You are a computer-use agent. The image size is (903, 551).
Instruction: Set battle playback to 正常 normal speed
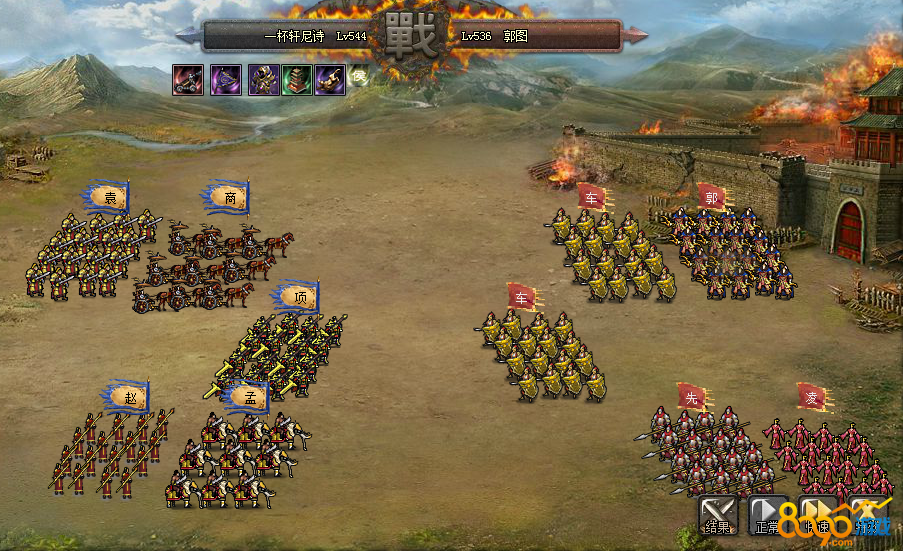768,515
